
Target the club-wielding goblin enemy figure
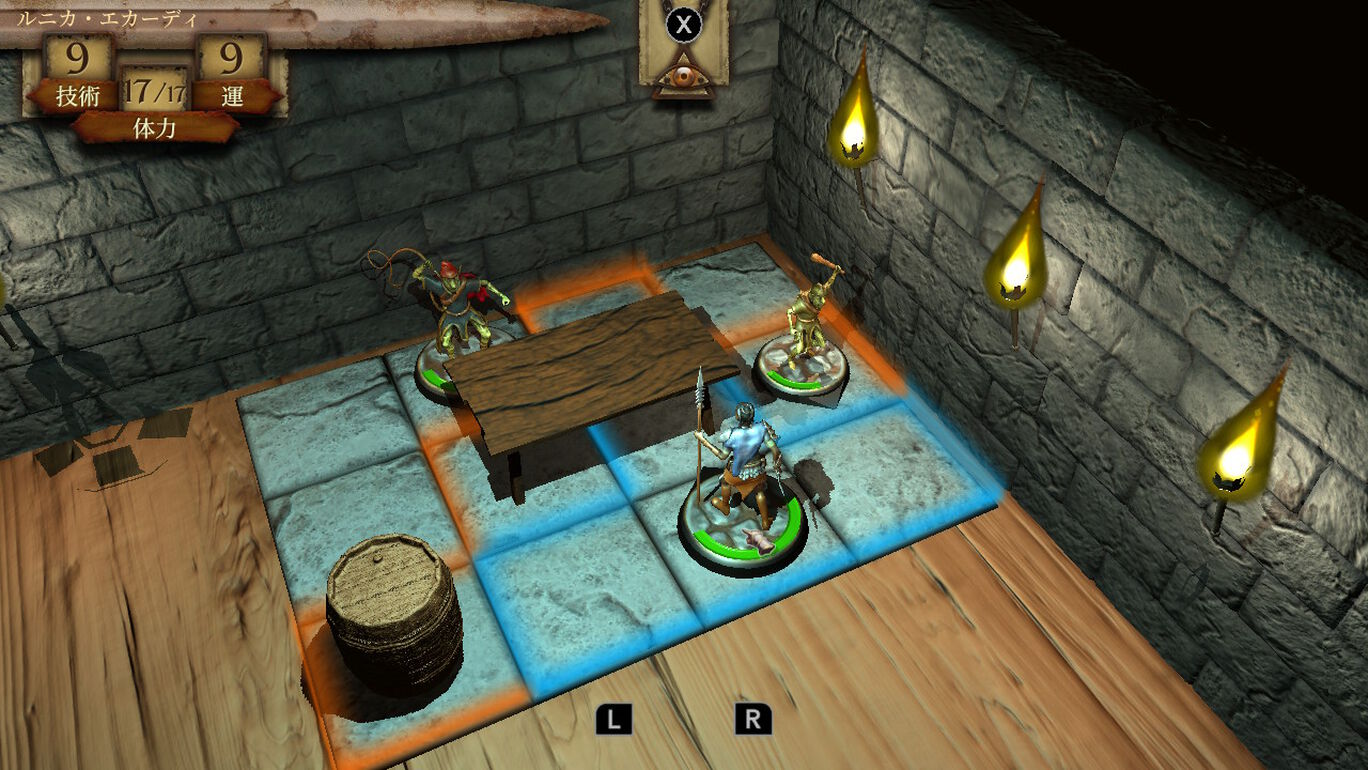pos(806,328)
